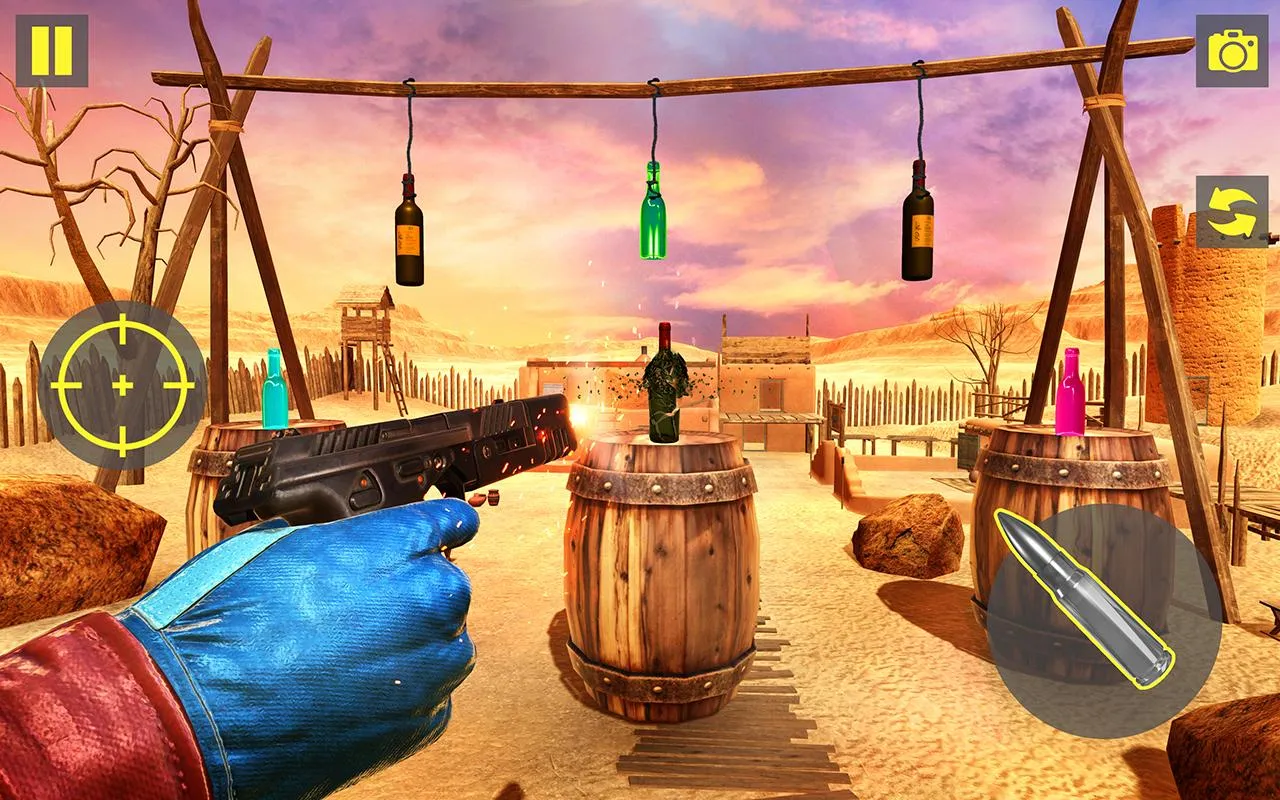Tap the yellow crosshair aim control
1280x800 pixels.
[122, 383]
